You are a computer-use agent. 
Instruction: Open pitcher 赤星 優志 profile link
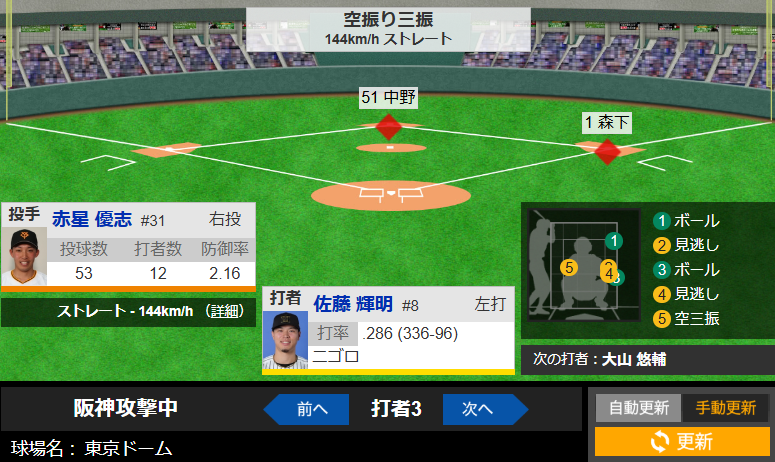pos(92,219)
